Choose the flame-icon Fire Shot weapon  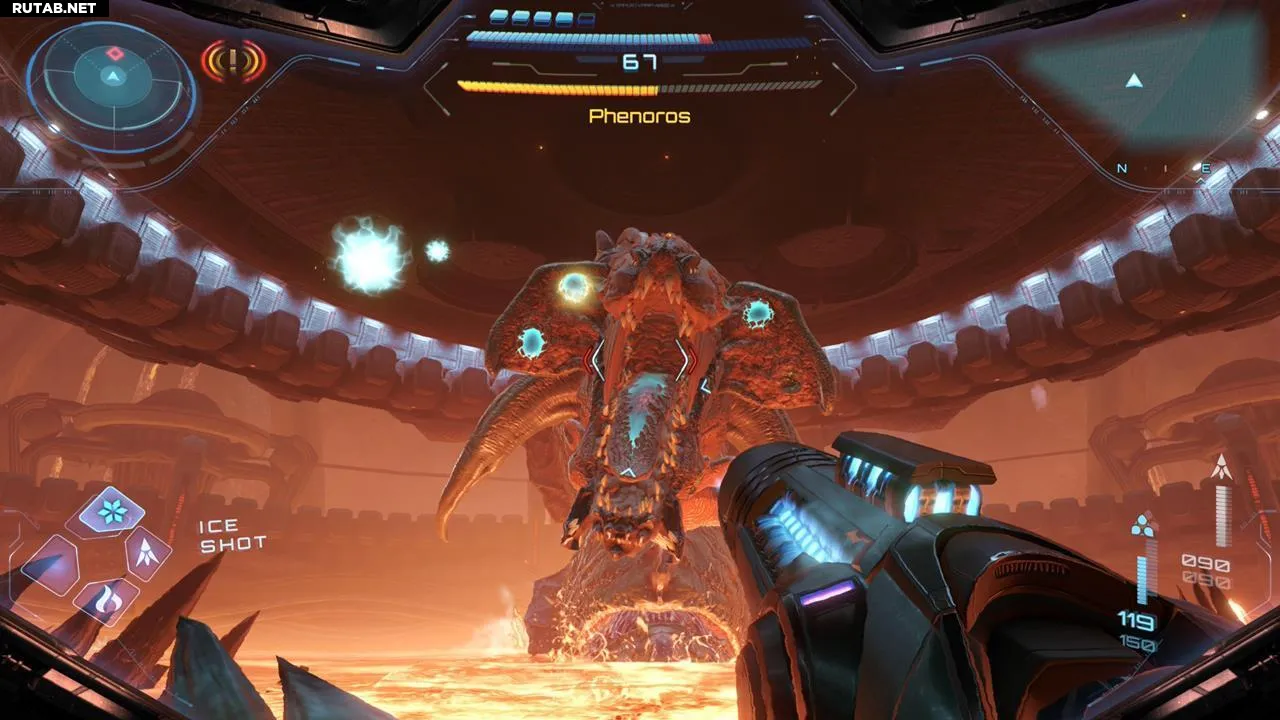pyautogui.click(x=106, y=599)
